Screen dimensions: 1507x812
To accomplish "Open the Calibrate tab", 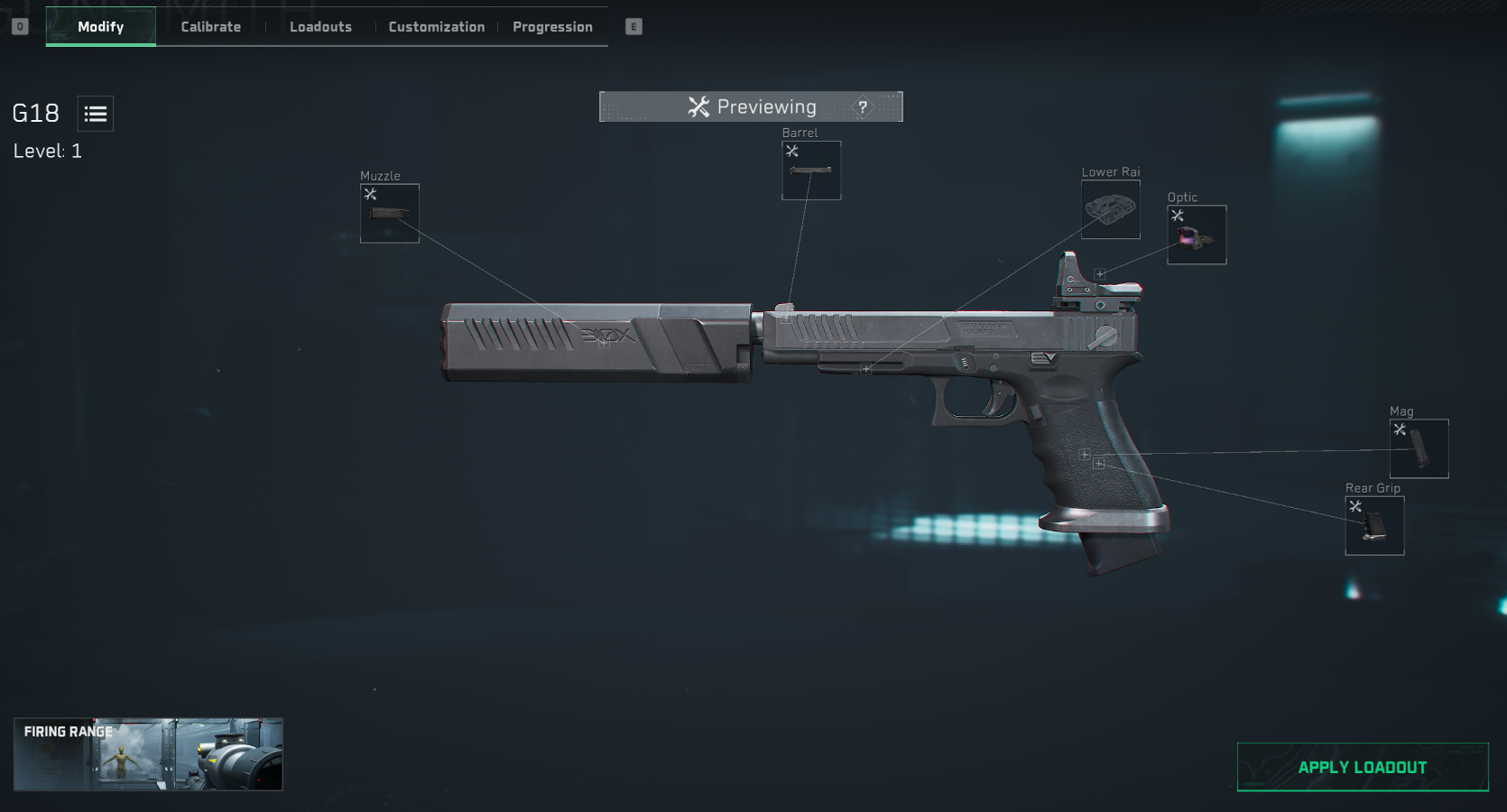I will pos(210,27).
